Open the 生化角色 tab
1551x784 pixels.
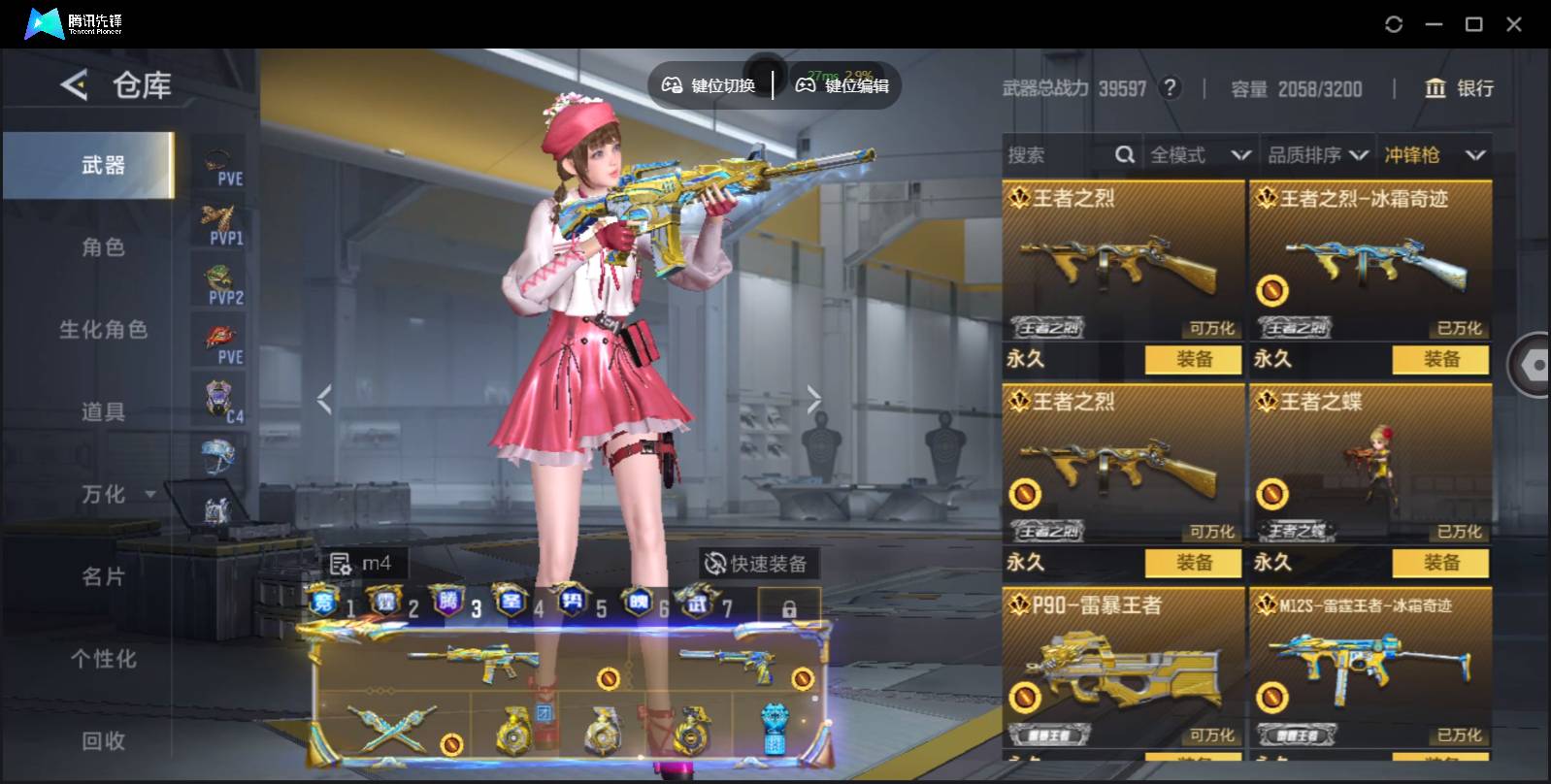(x=103, y=330)
